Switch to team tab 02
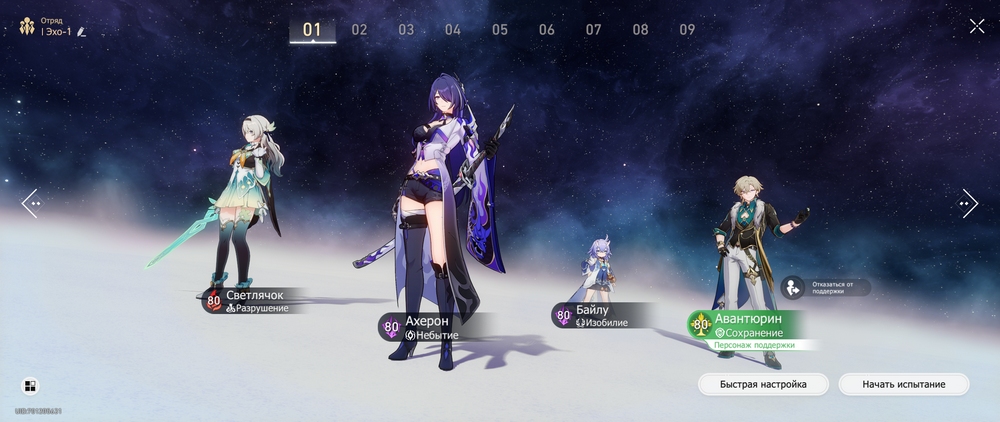Screen dimensions: 1000x422 pos(359,30)
